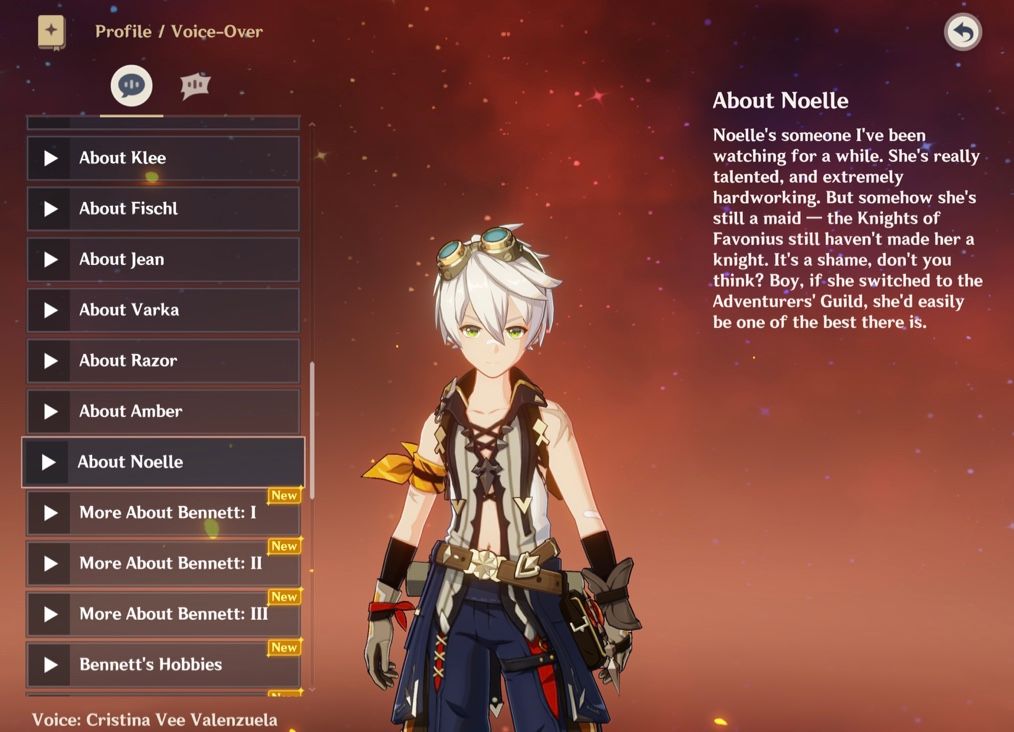Play the Bennett's Hobbies voice line
The height and width of the screenshot is (732, 1014).
[x=163, y=664]
